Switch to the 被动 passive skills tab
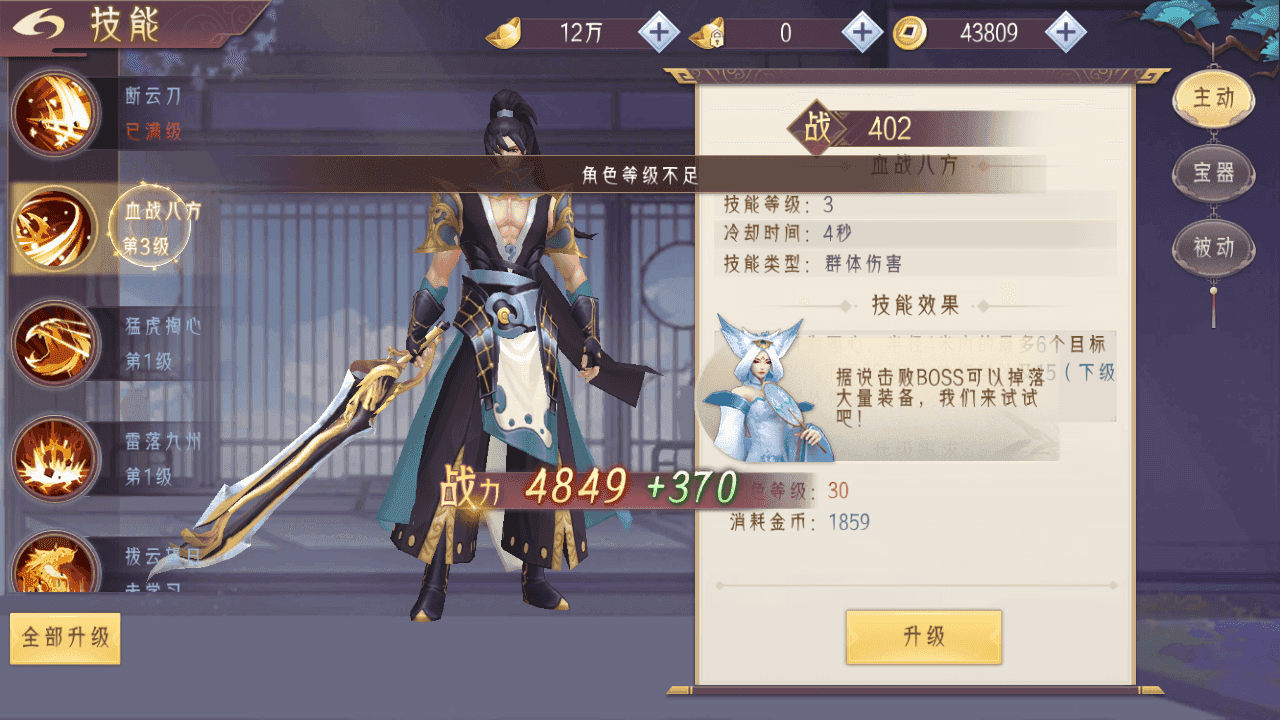The image size is (1280, 720). click(1213, 247)
